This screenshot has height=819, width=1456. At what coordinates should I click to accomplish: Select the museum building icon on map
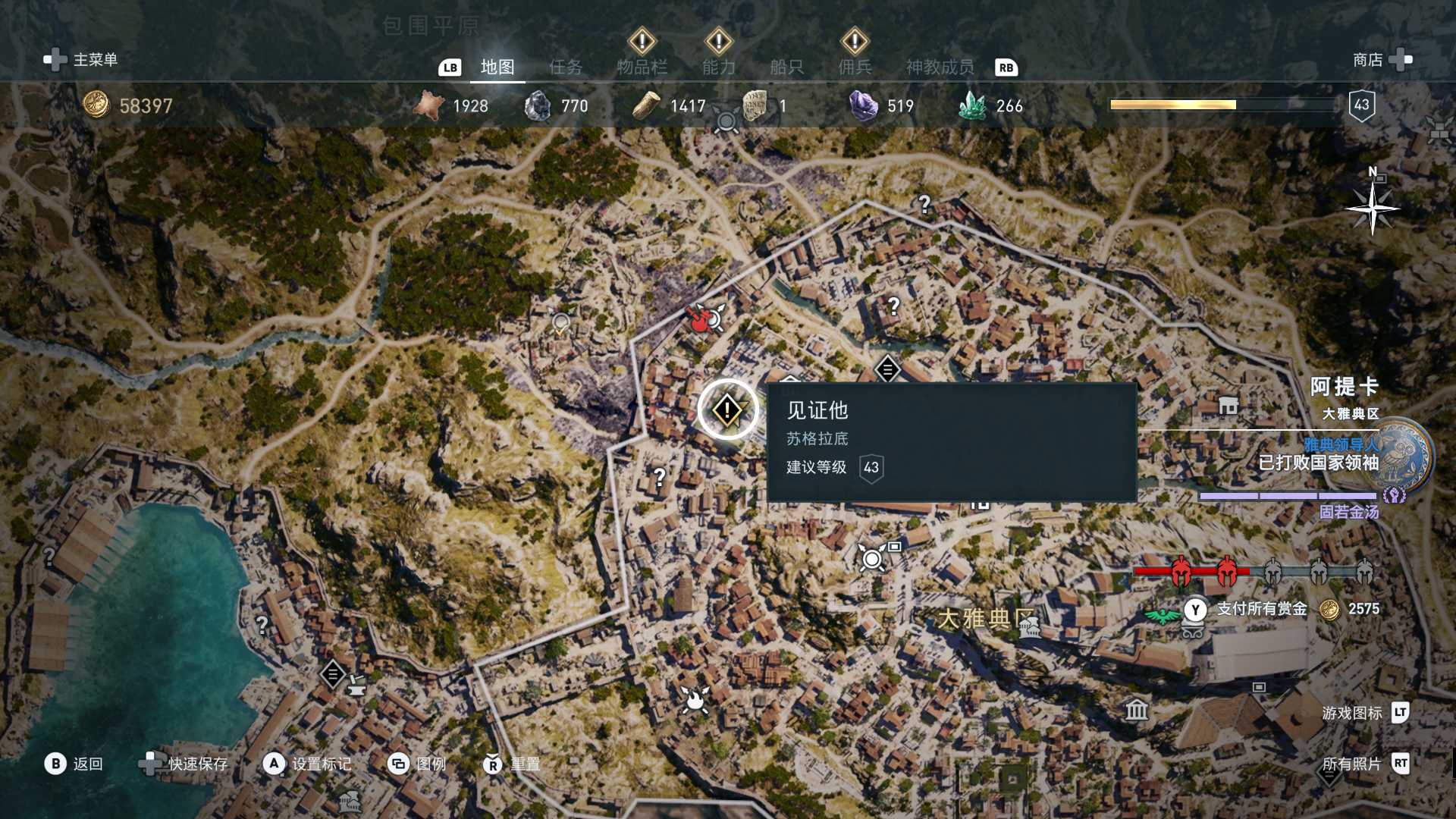coord(1137,710)
